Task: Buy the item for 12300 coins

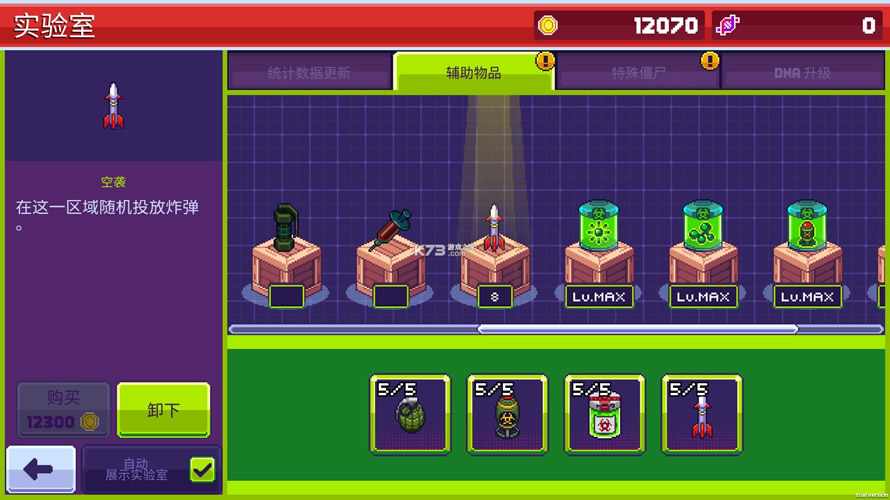Action: coord(63,410)
